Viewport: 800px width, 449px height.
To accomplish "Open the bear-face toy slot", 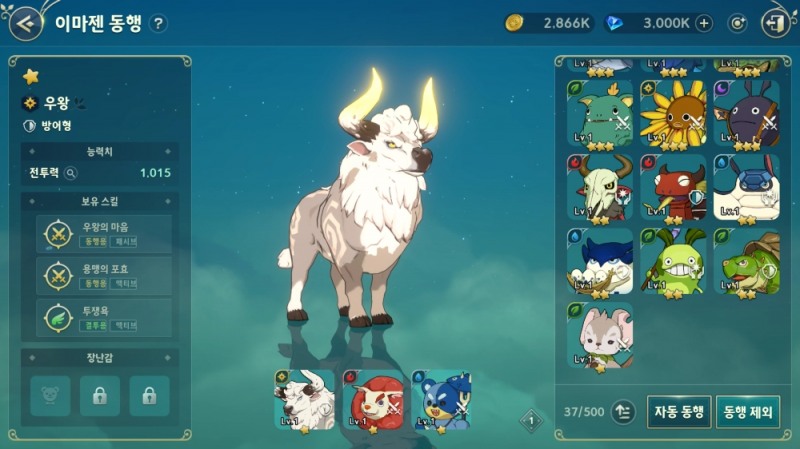I will pos(50,396).
